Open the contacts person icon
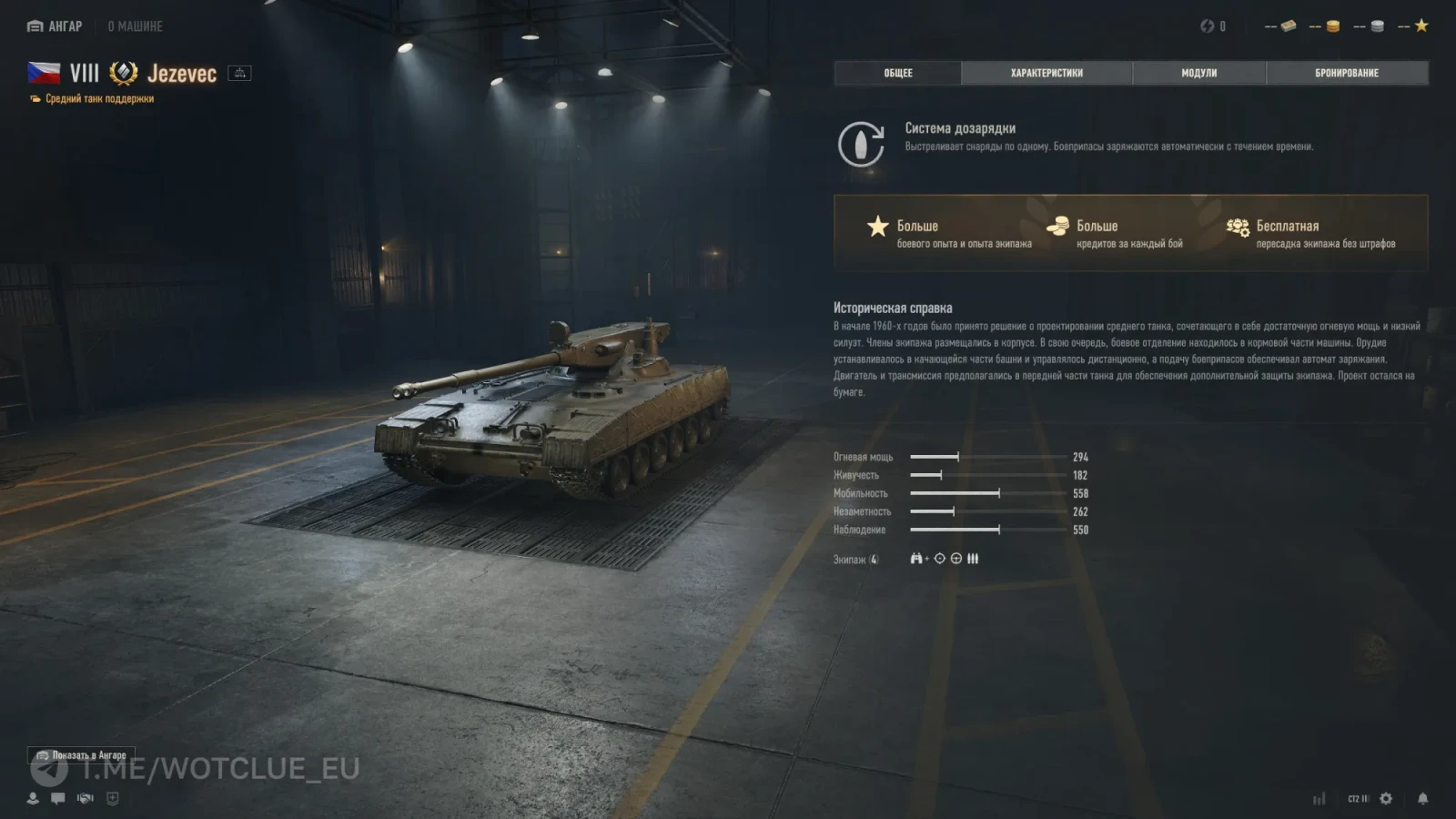 click(x=33, y=798)
